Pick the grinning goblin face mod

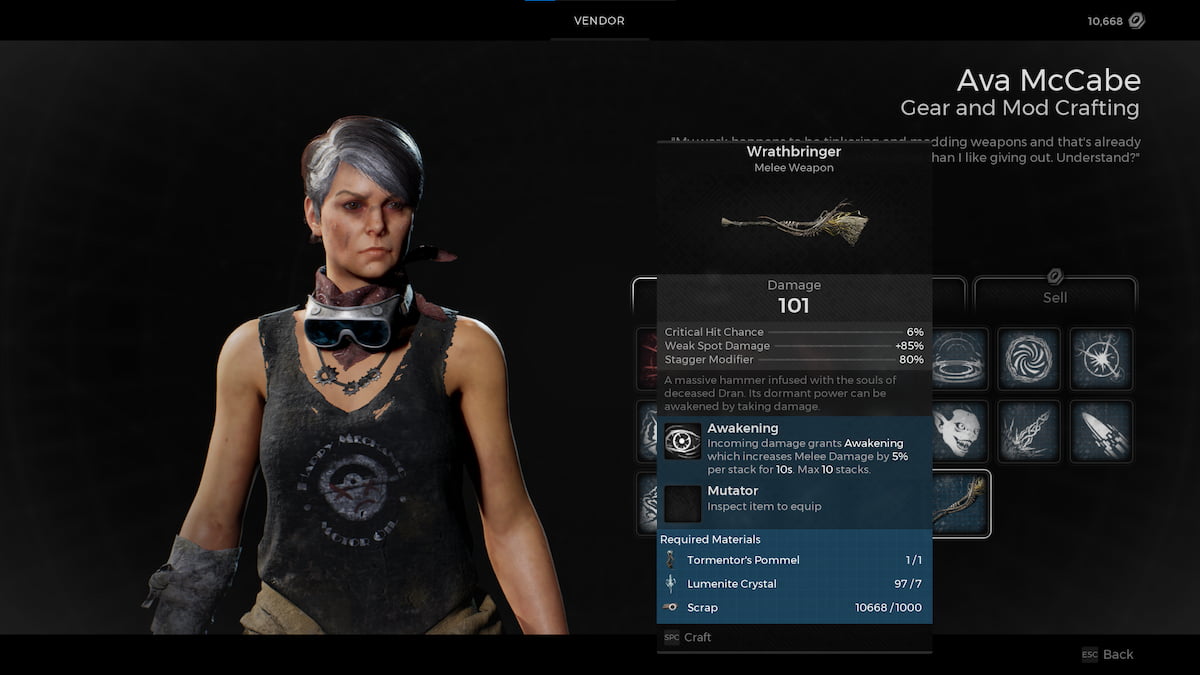[961, 432]
